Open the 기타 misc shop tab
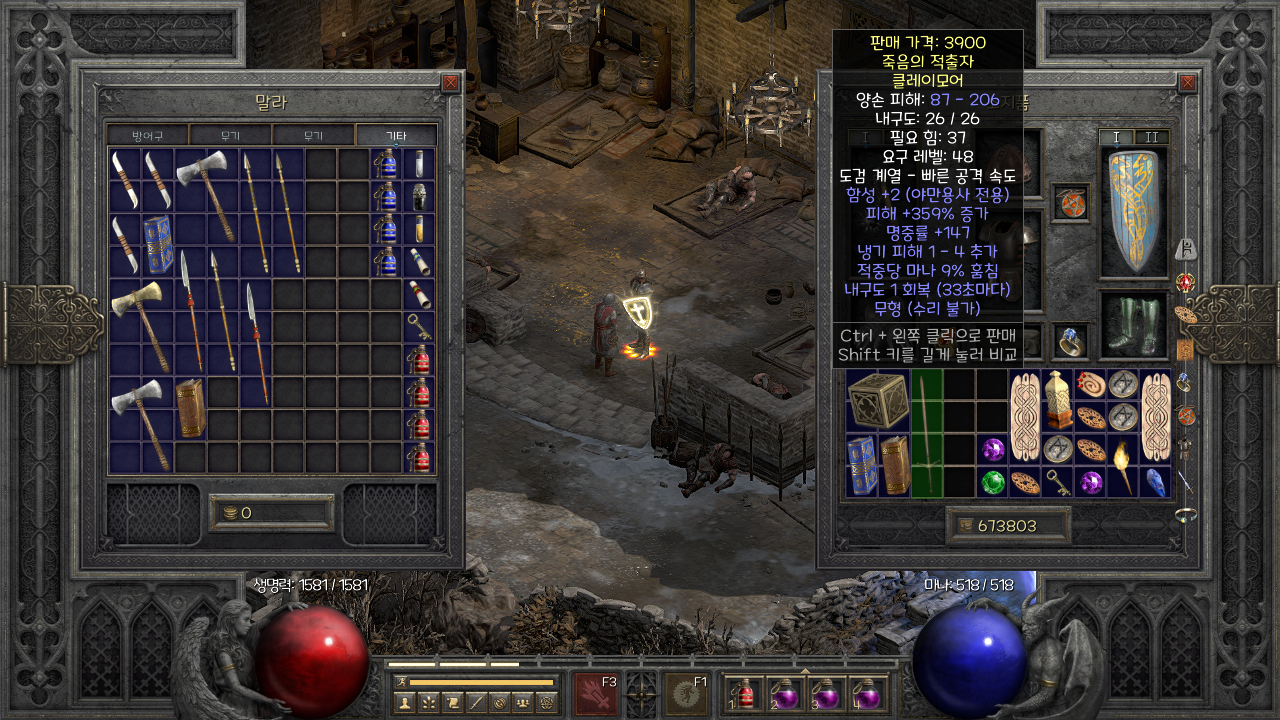Viewport: 1280px width, 720px height. [x=396, y=135]
